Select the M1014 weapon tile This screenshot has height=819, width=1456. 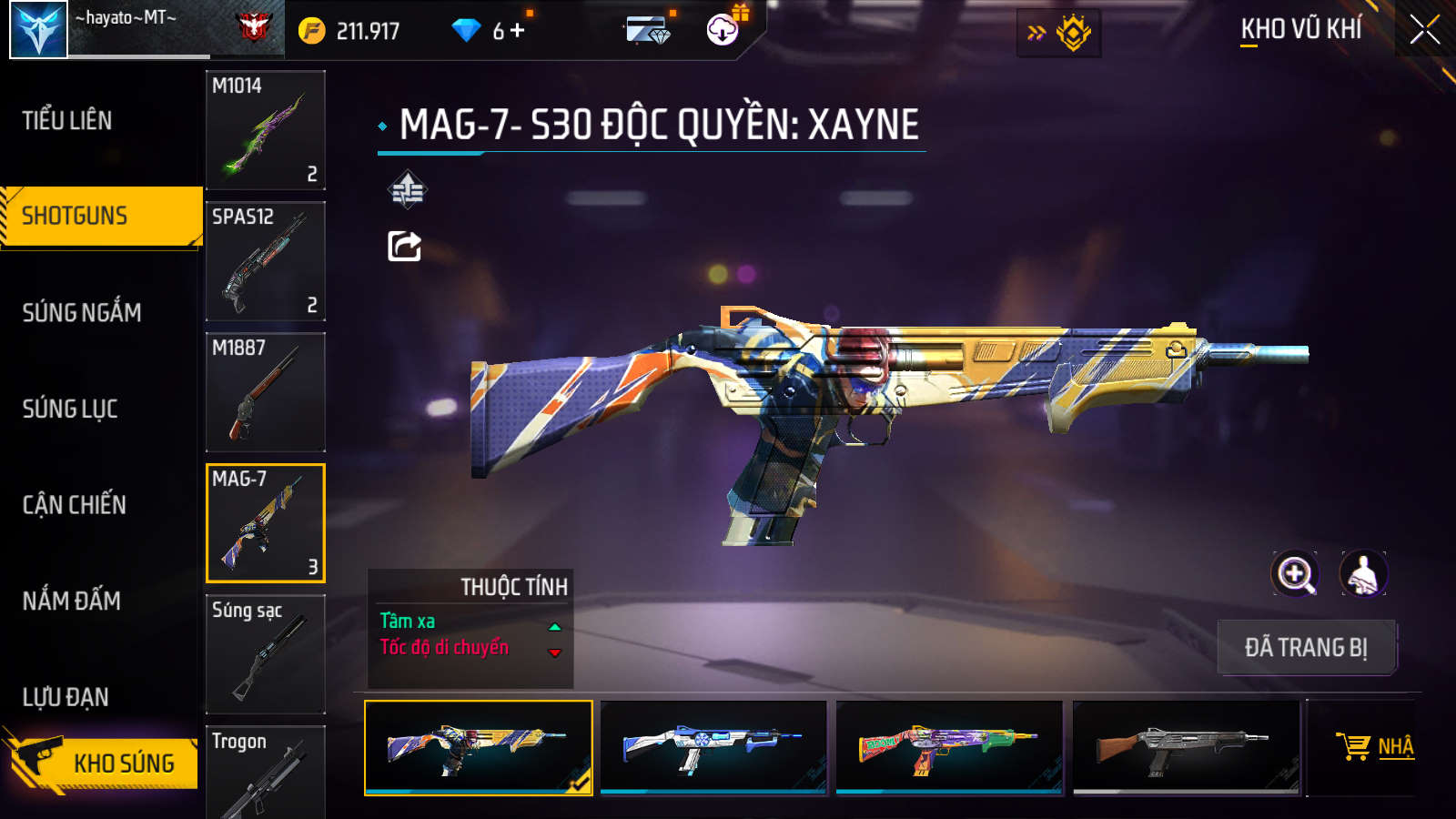[x=265, y=130]
